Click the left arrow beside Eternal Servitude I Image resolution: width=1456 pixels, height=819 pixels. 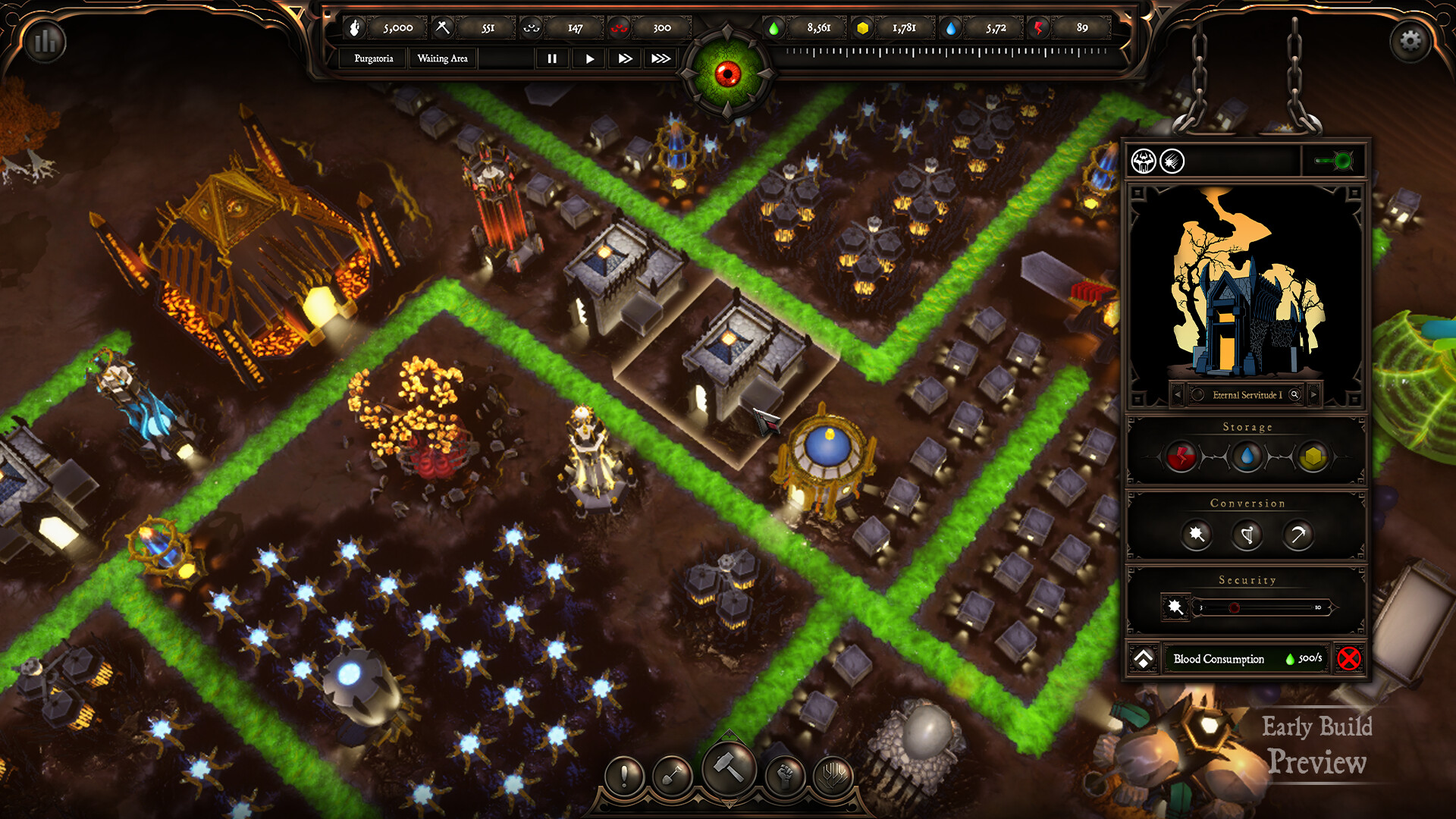point(1178,394)
